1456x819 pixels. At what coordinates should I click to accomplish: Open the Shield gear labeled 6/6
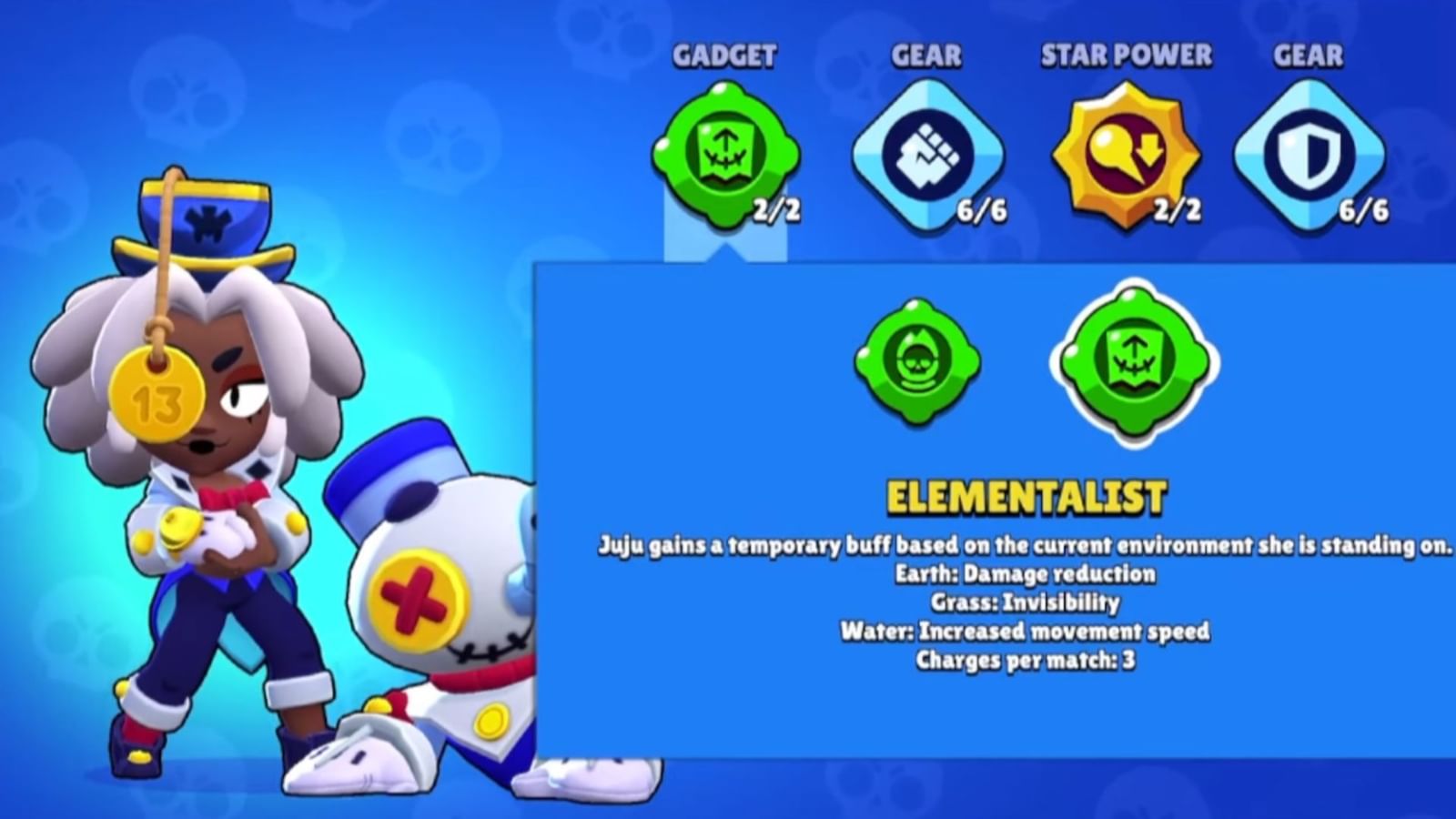tap(1310, 155)
